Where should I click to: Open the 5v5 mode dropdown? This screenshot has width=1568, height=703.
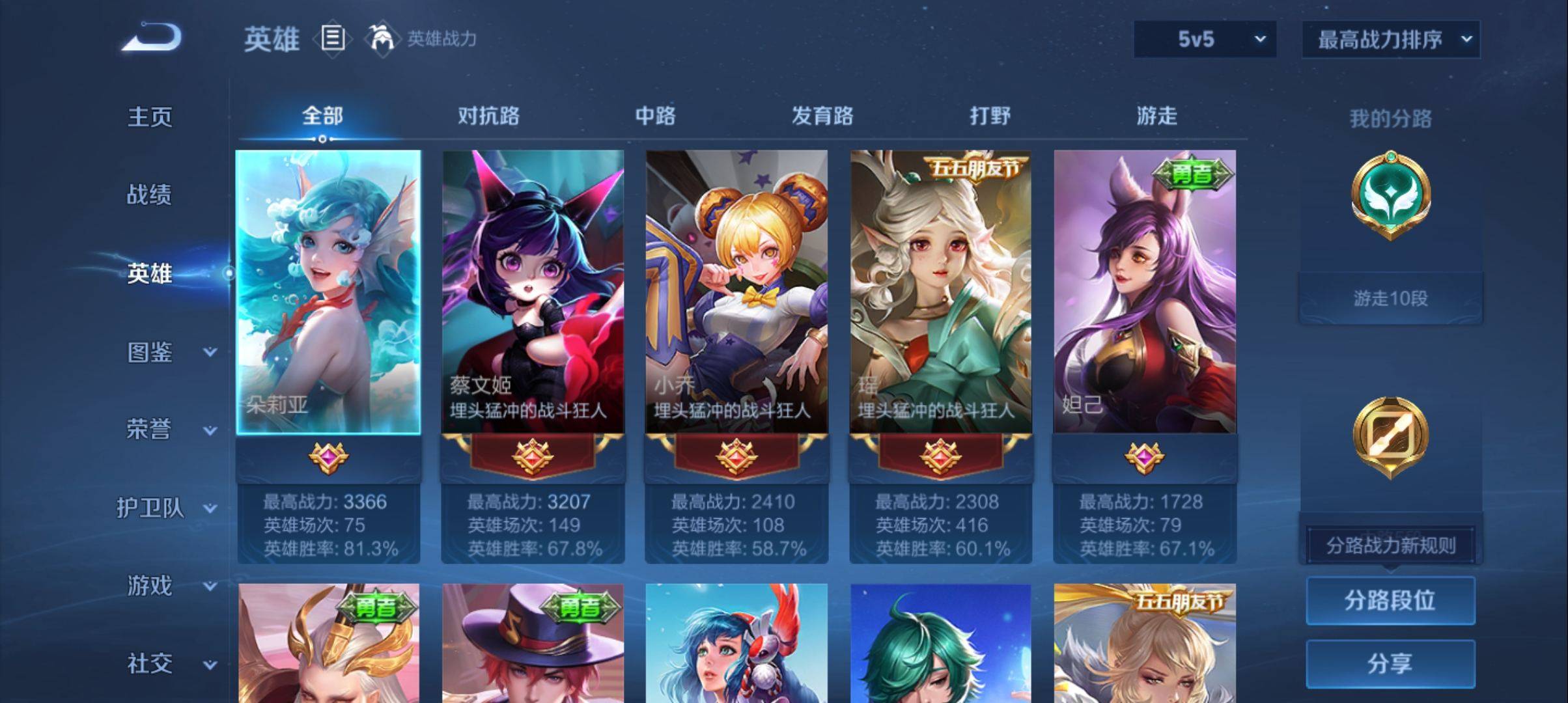click(x=1204, y=40)
